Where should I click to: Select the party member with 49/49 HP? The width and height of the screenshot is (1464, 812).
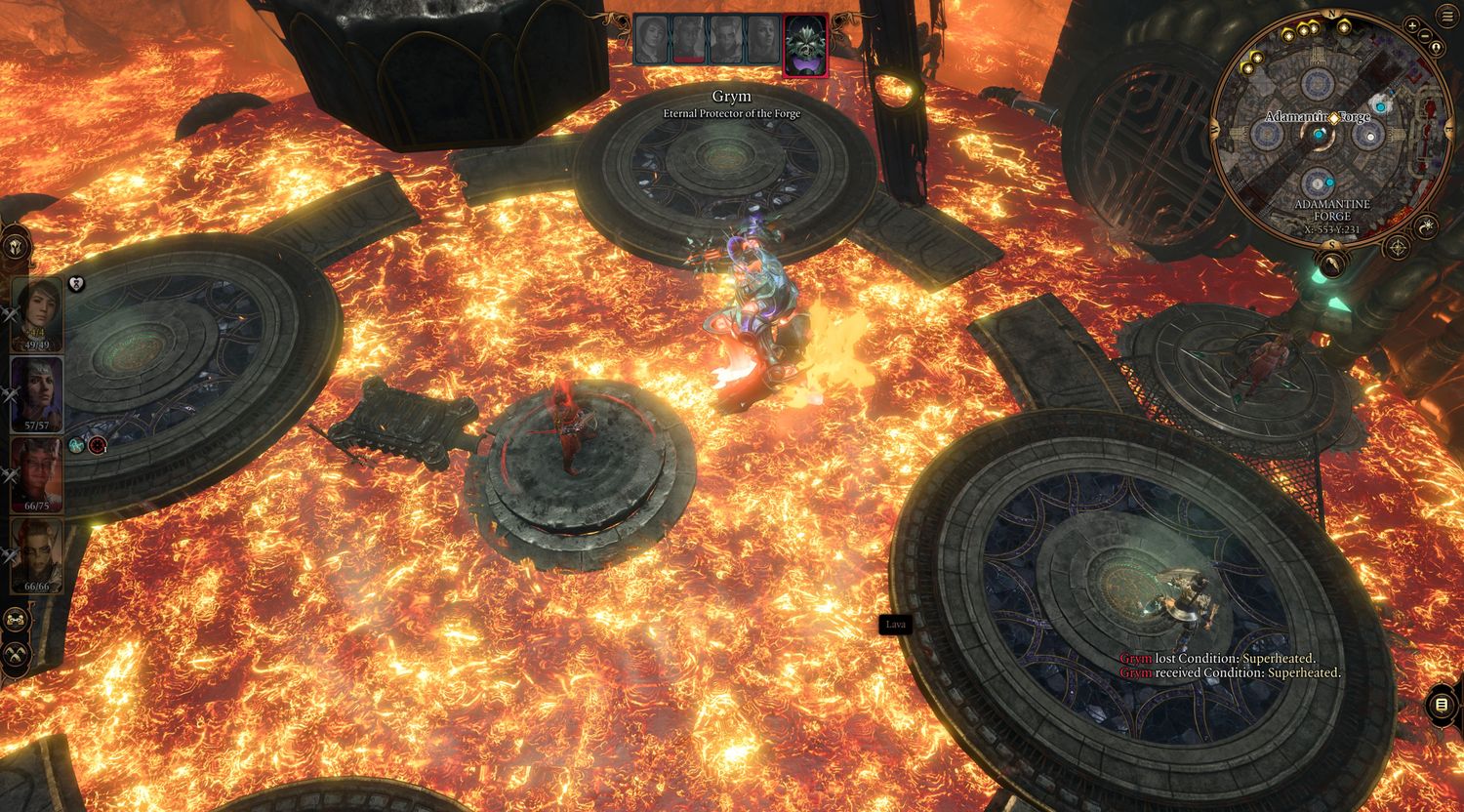pyautogui.click(x=37, y=312)
